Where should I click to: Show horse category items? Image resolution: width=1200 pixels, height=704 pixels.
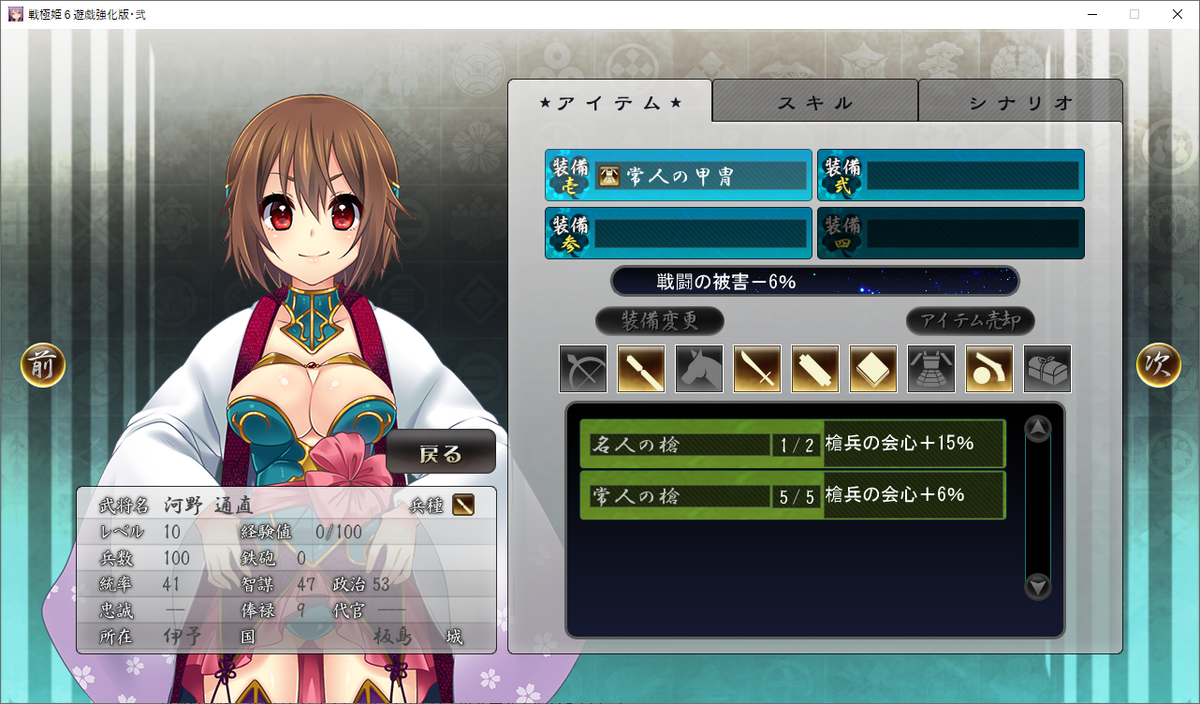(x=699, y=369)
